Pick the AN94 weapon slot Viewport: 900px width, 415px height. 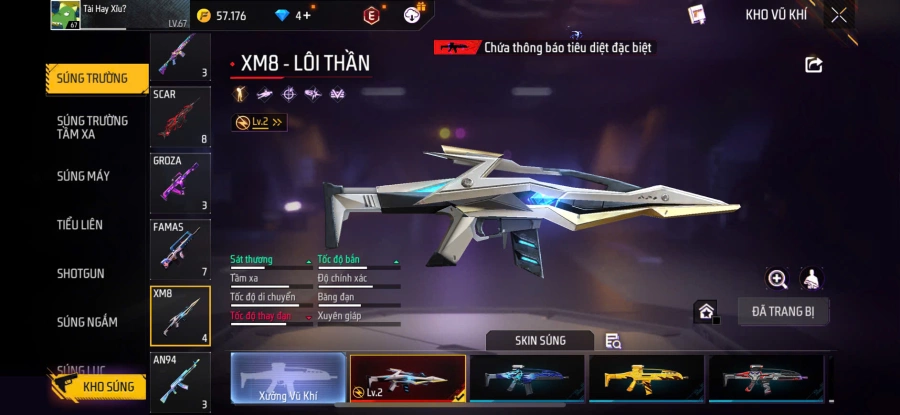(x=180, y=382)
